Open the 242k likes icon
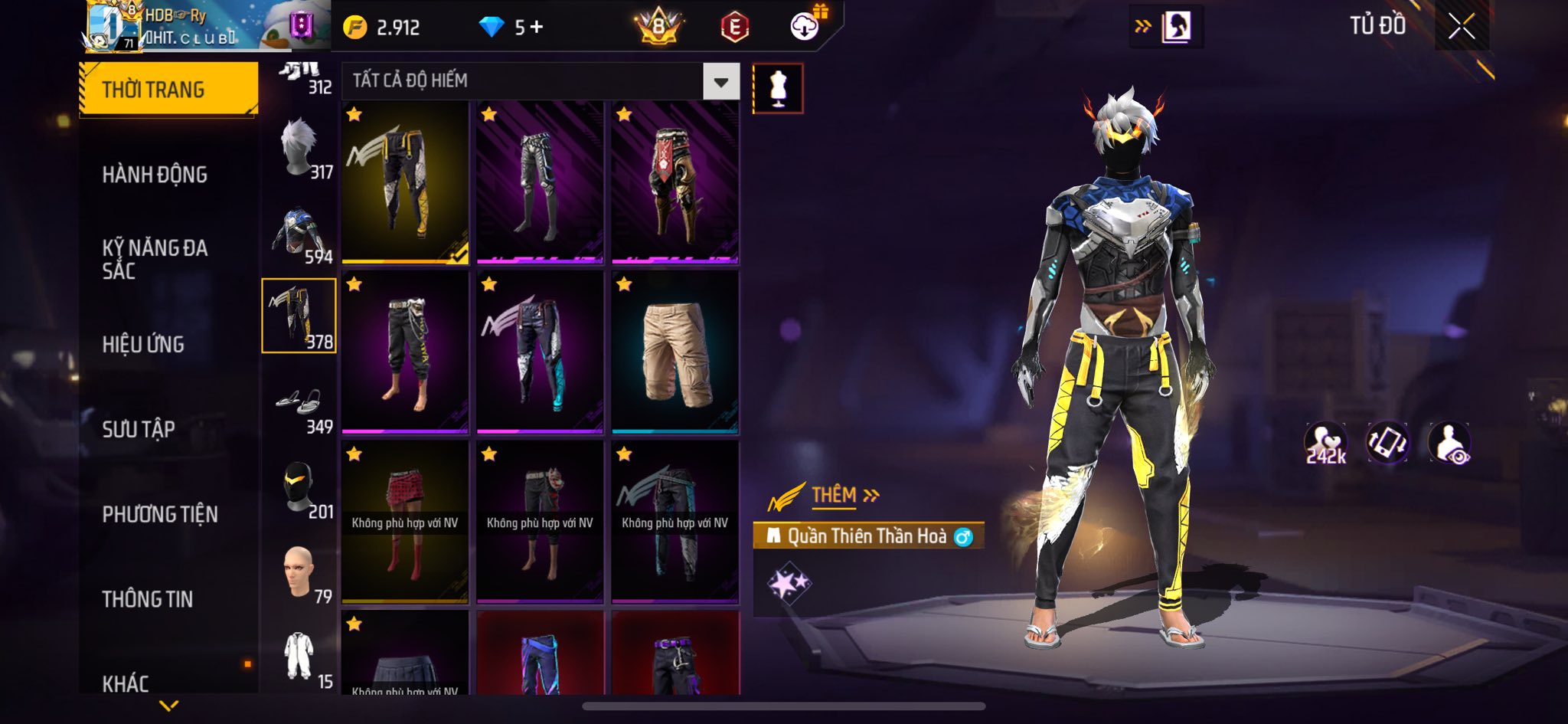The image size is (1568, 724). point(1325,443)
